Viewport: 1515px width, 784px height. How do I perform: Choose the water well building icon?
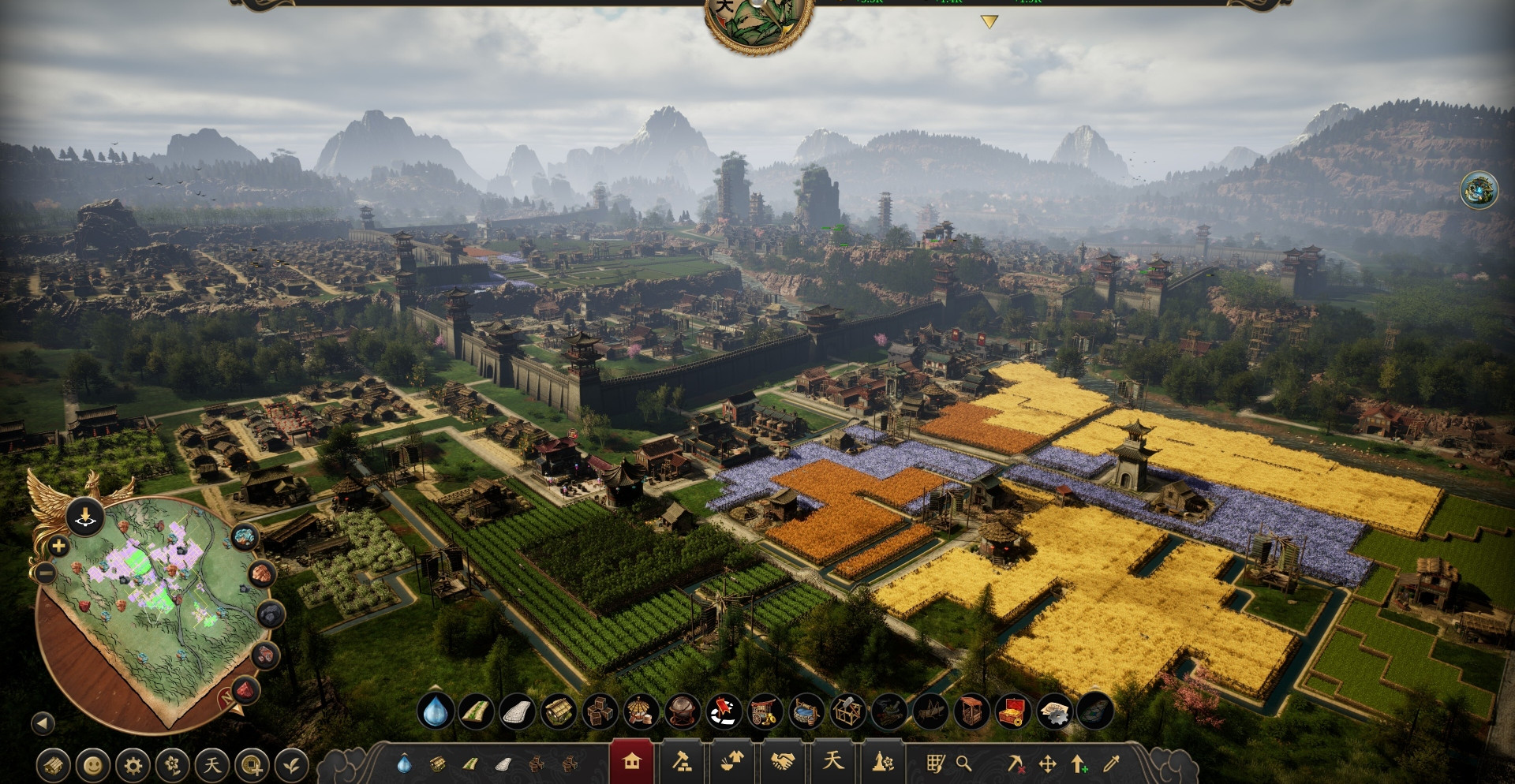(806, 712)
